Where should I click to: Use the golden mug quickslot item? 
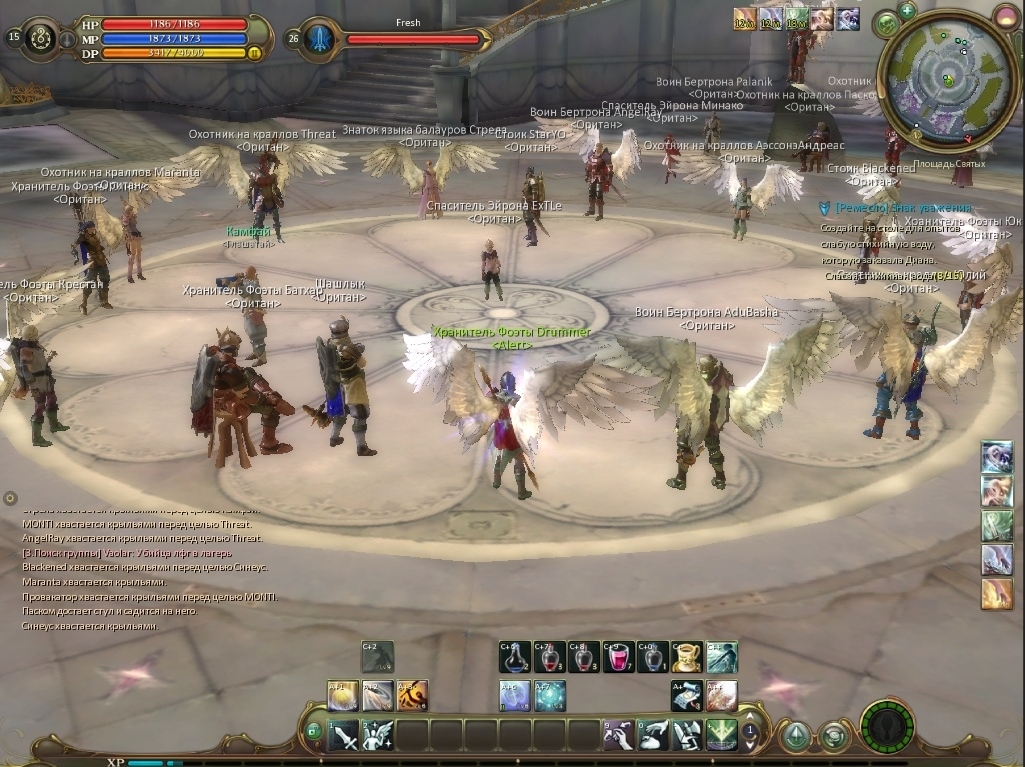pyautogui.click(x=686, y=657)
